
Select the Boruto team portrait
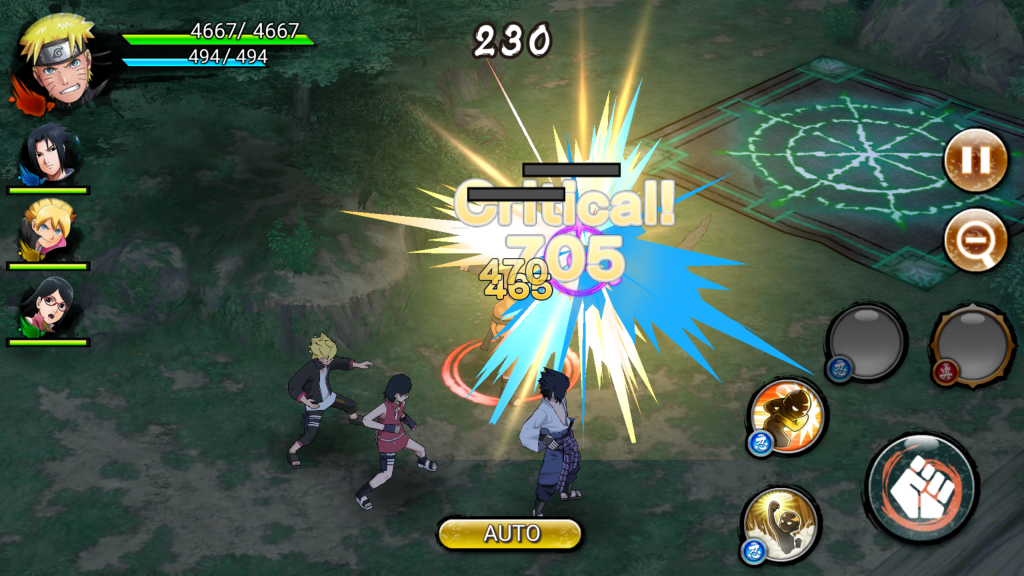pyautogui.click(x=47, y=232)
